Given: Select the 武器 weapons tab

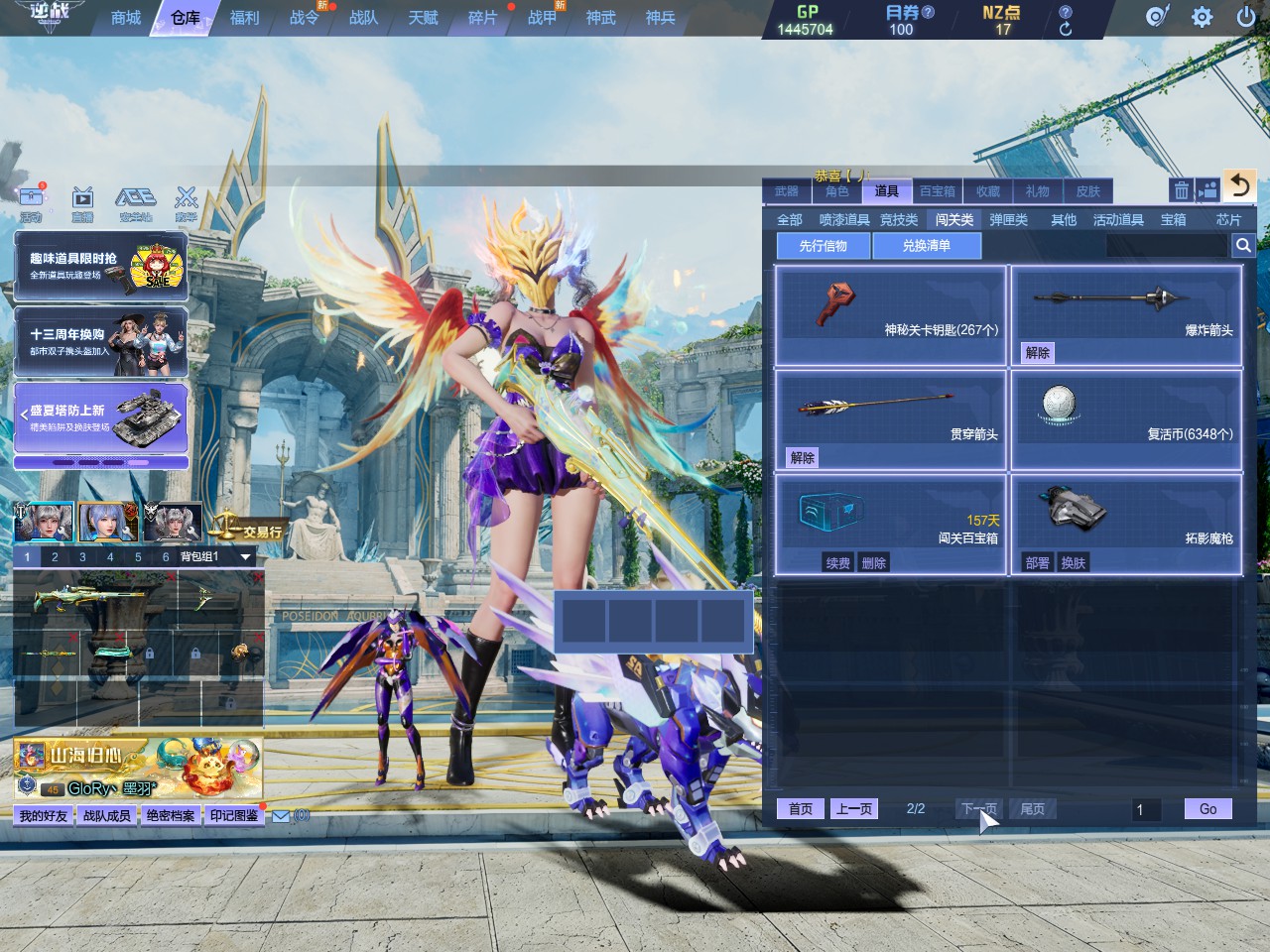Looking at the screenshot, I should point(787,191).
